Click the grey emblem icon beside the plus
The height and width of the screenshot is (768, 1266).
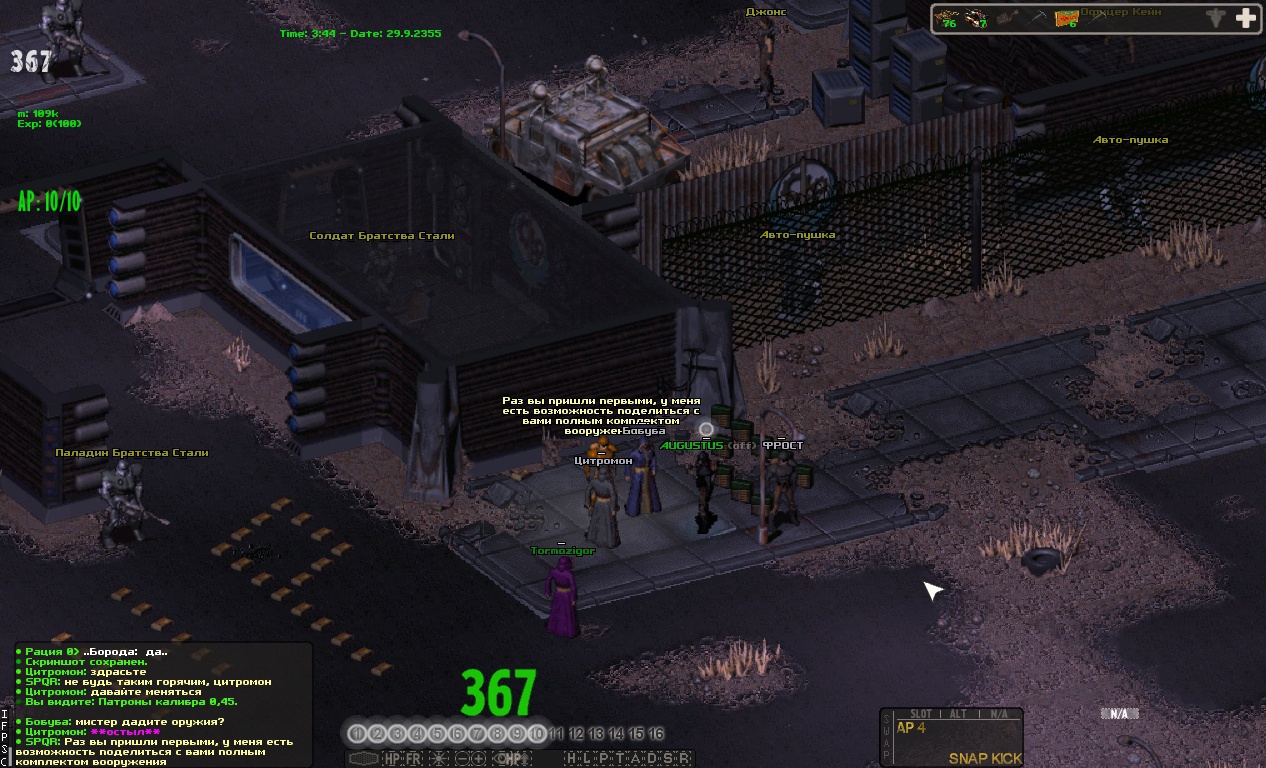[1215, 18]
